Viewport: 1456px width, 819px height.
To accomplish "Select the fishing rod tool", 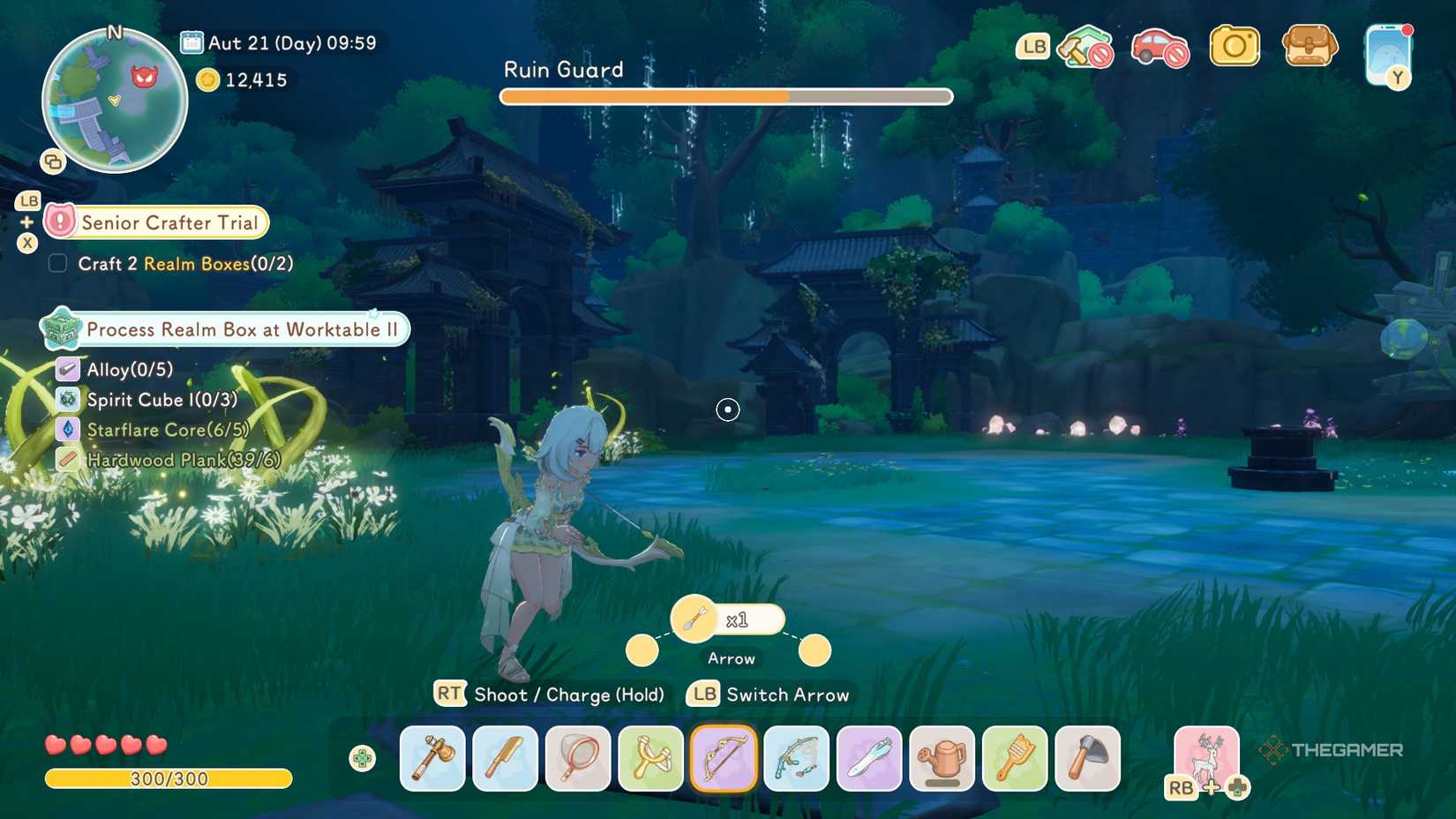I will (795, 759).
